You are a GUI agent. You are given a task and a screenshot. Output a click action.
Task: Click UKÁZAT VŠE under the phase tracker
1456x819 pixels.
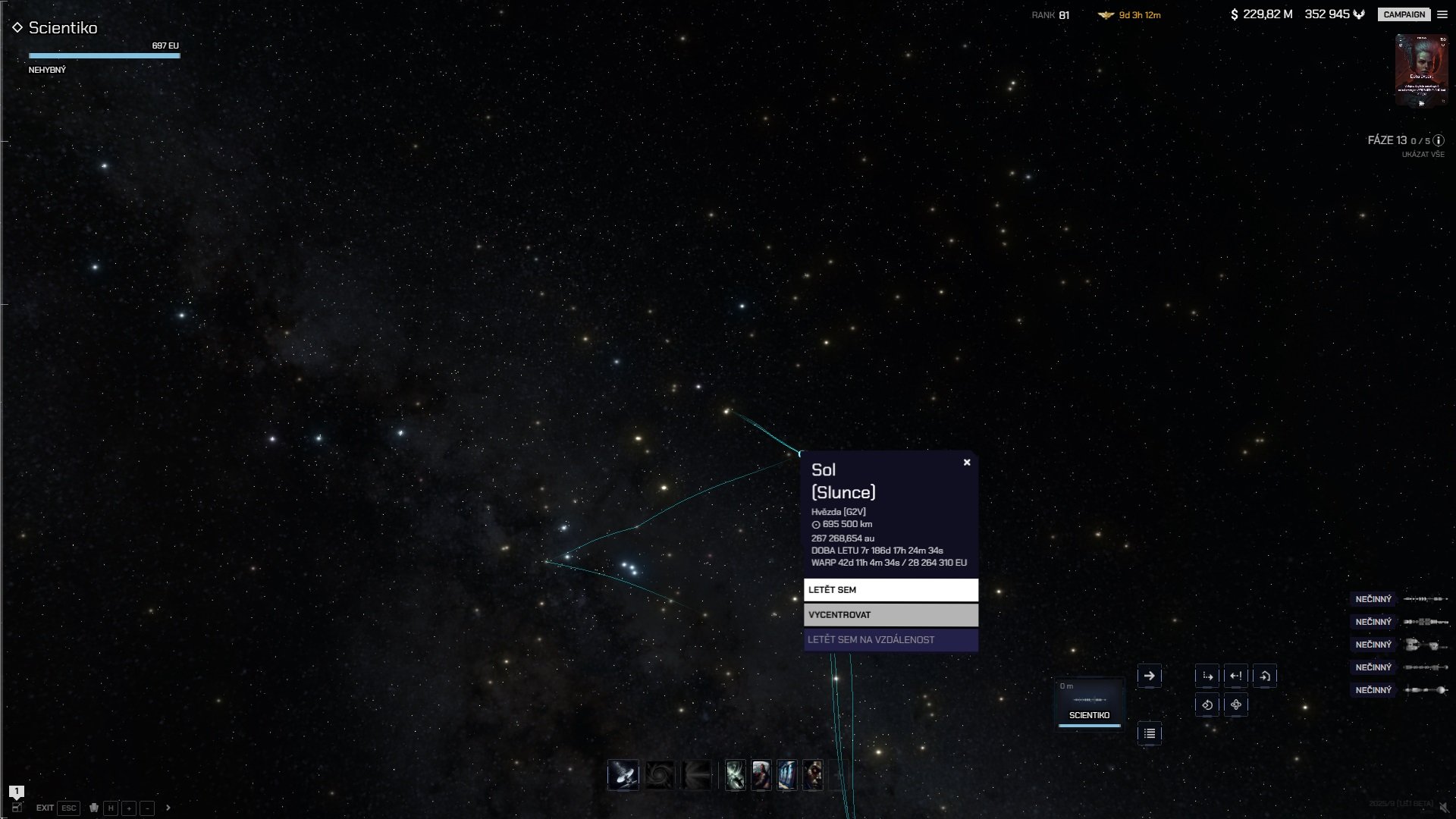(x=1423, y=155)
